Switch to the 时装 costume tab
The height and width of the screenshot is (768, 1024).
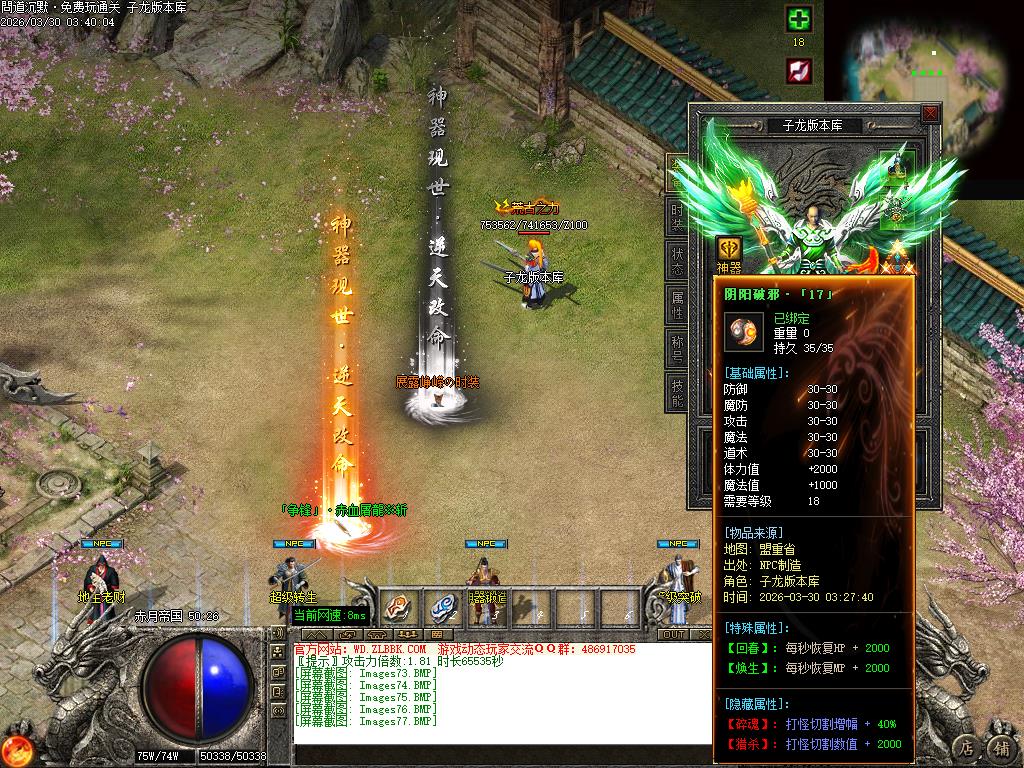677,216
